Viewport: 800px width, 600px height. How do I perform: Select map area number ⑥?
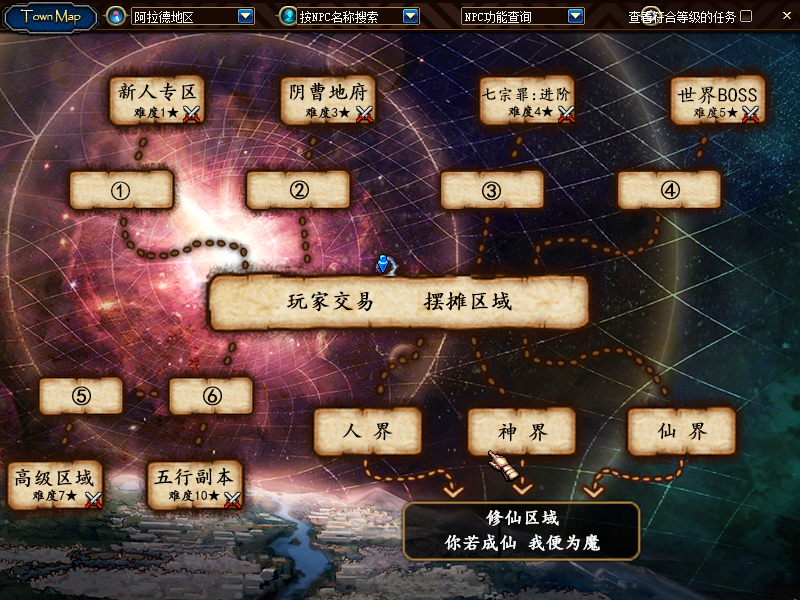211,396
